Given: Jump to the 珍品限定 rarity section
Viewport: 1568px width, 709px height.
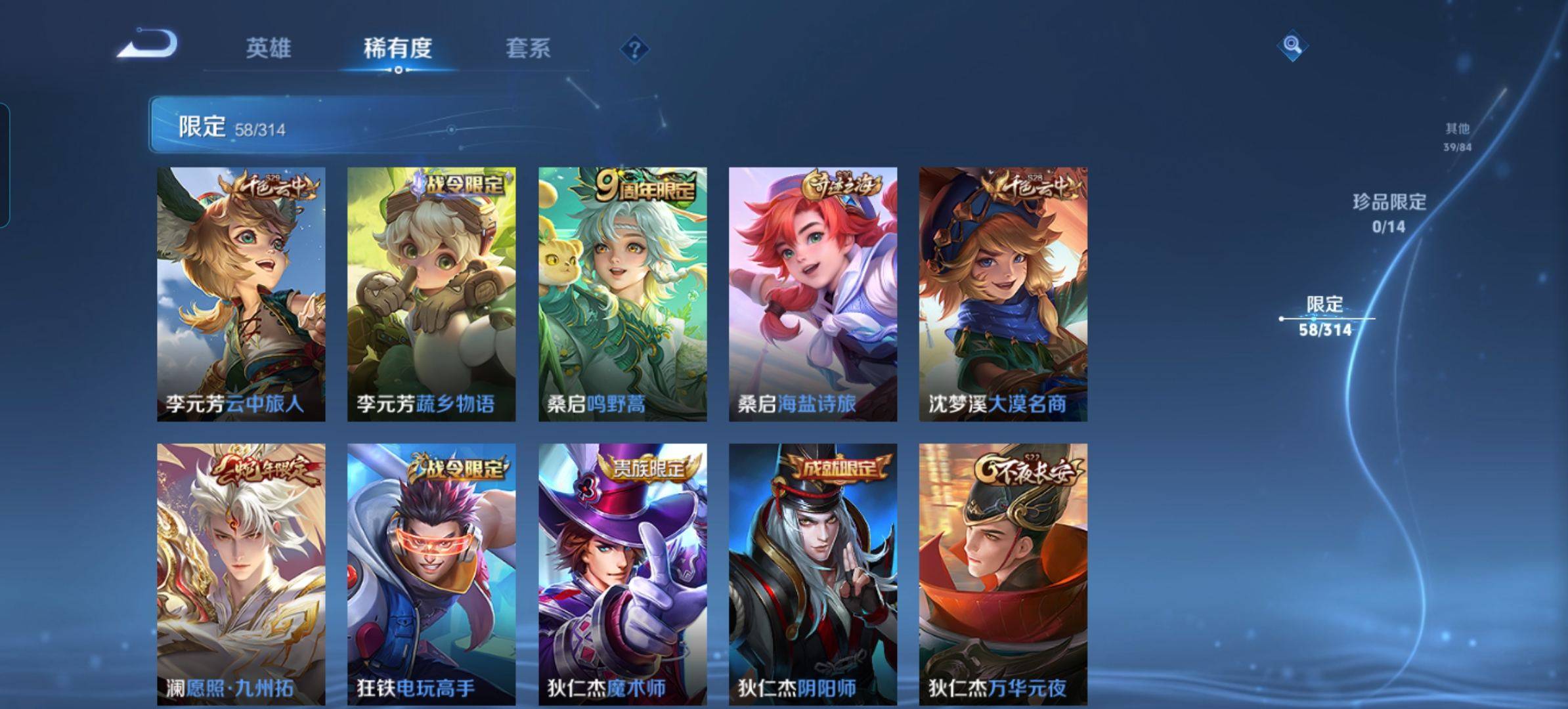Looking at the screenshot, I should click(1389, 213).
